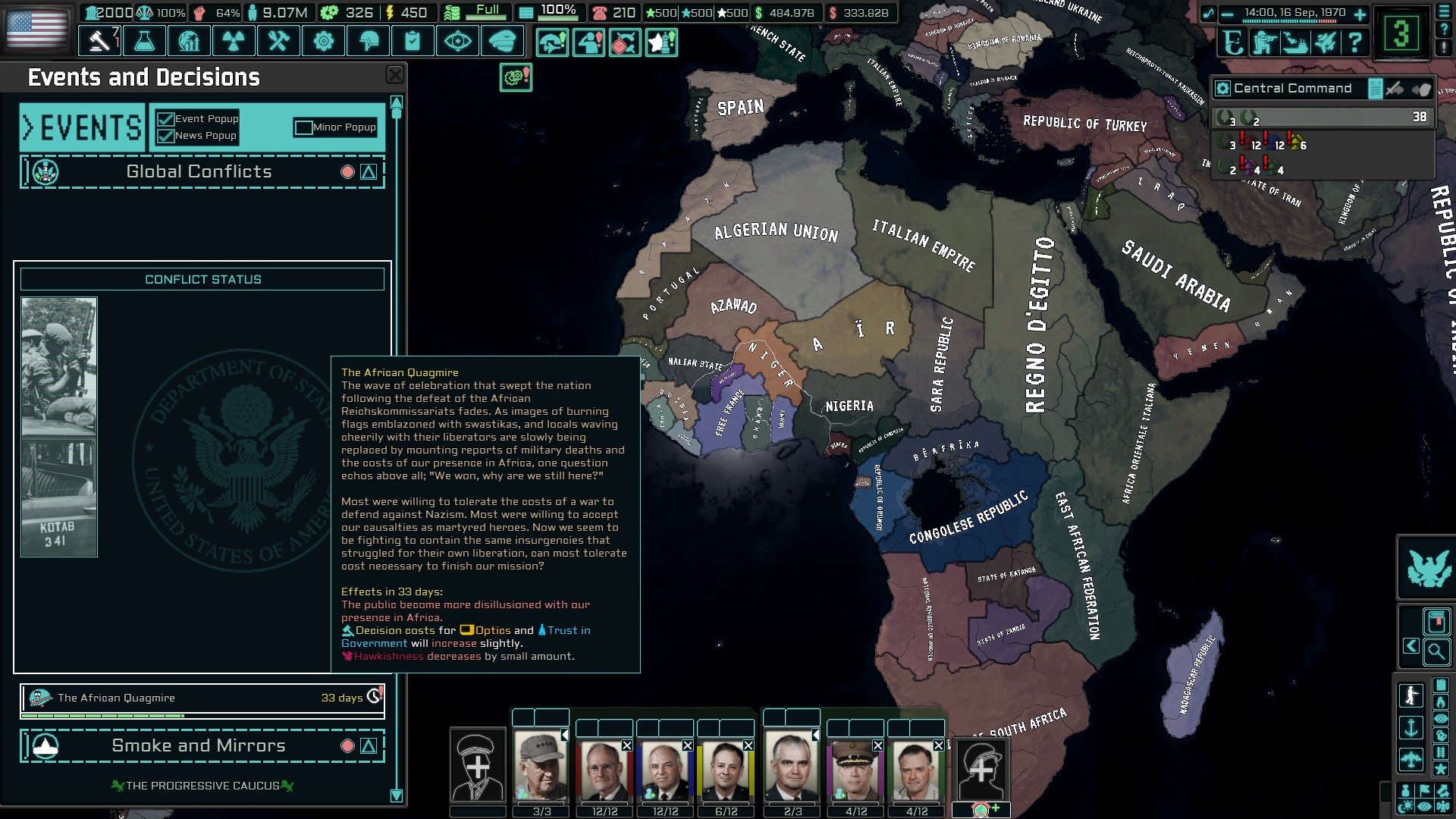The height and width of the screenshot is (819, 1456).
Task: Enable the Minor Popup checkbox
Action: 306,127
